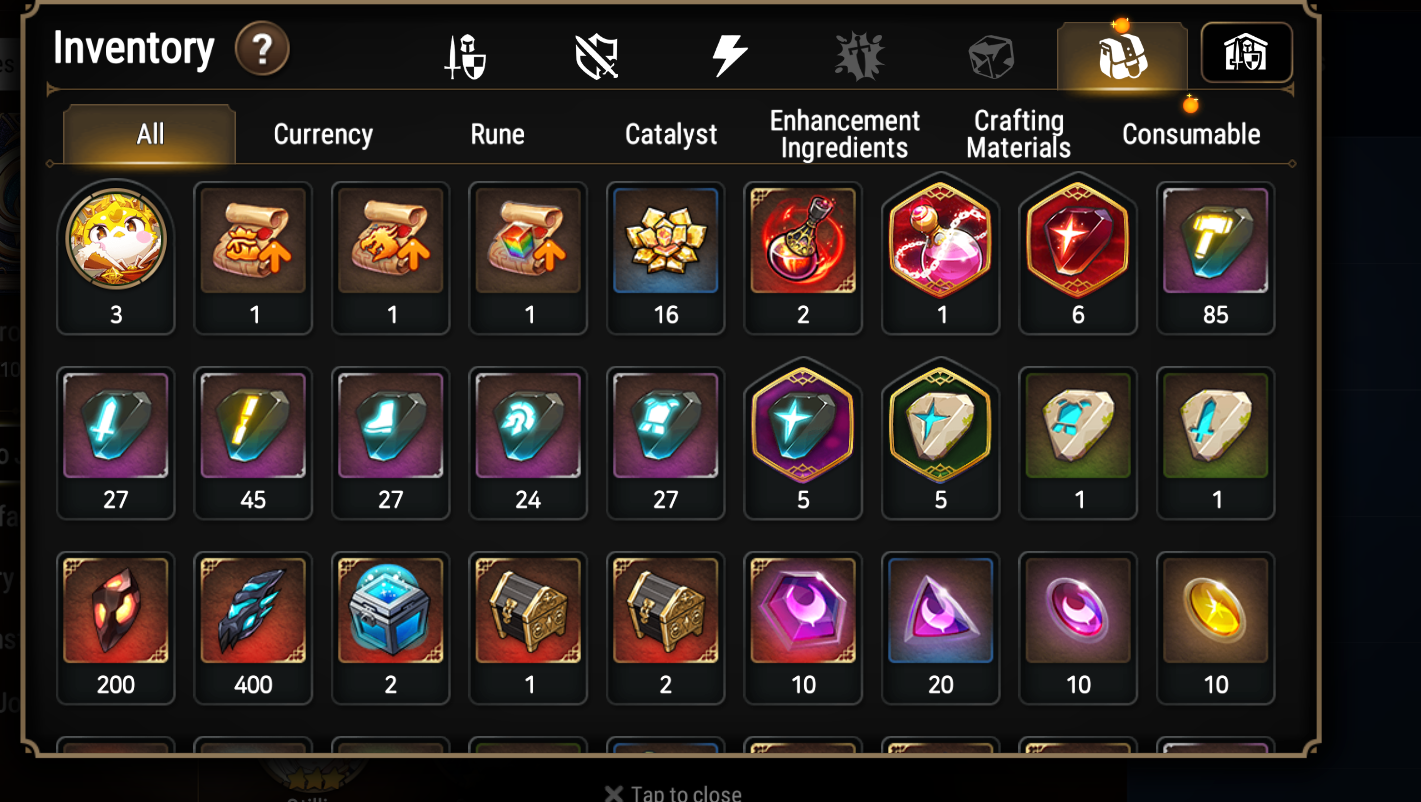The width and height of the screenshot is (1421, 802).
Task: Open the sword and shield equipment category
Action: 467,53
